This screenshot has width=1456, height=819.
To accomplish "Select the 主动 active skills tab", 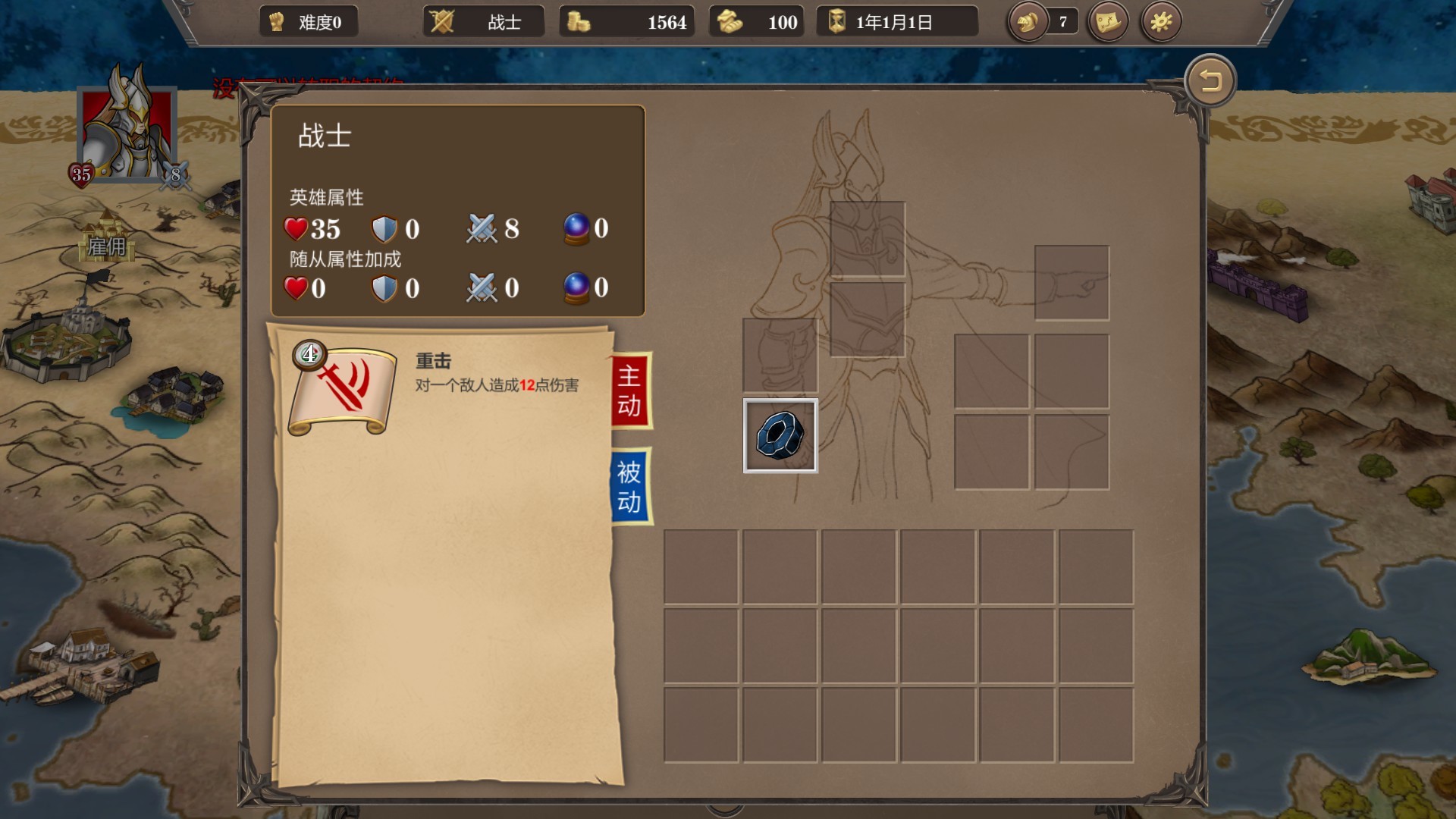I will [x=632, y=389].
